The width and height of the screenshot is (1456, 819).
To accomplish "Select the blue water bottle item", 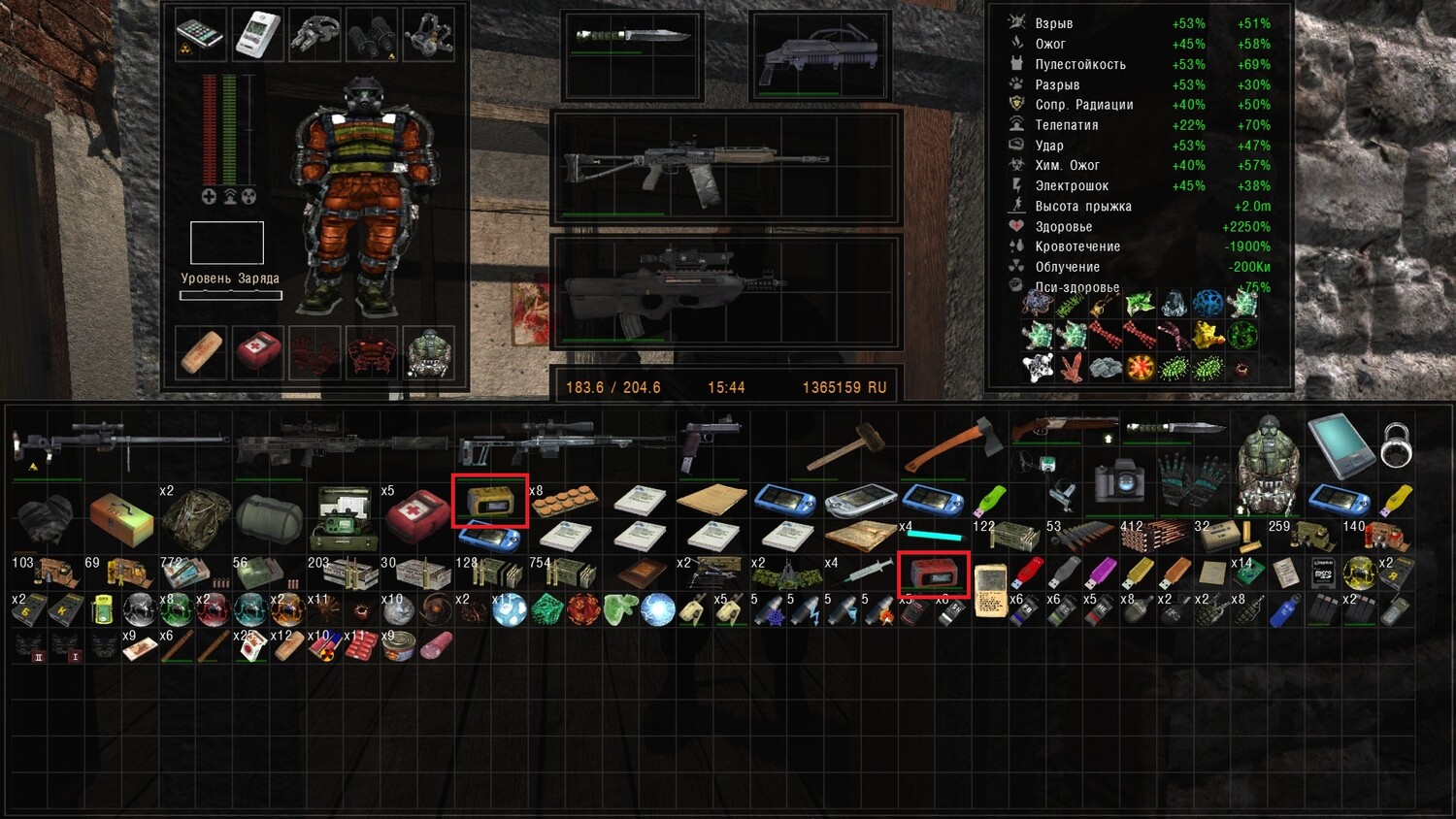I will [1284, 611].
